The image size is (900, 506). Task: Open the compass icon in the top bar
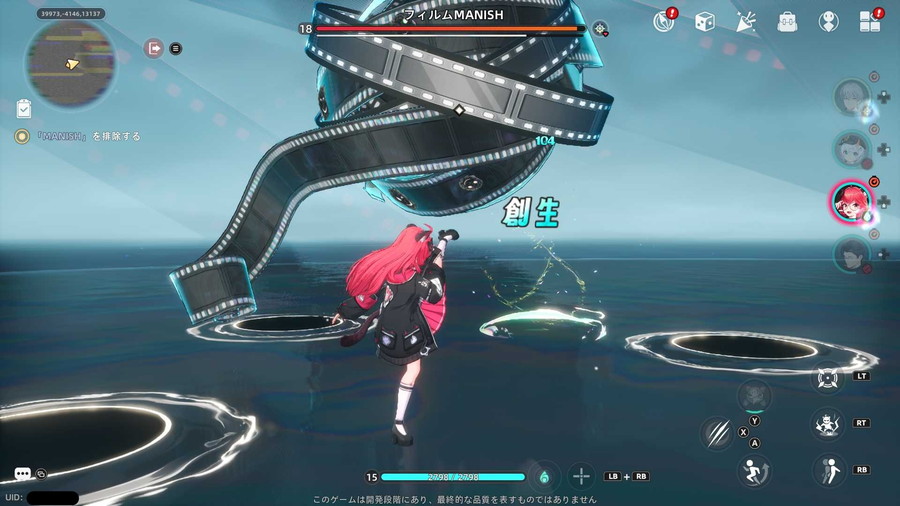(x=662, y=21)
